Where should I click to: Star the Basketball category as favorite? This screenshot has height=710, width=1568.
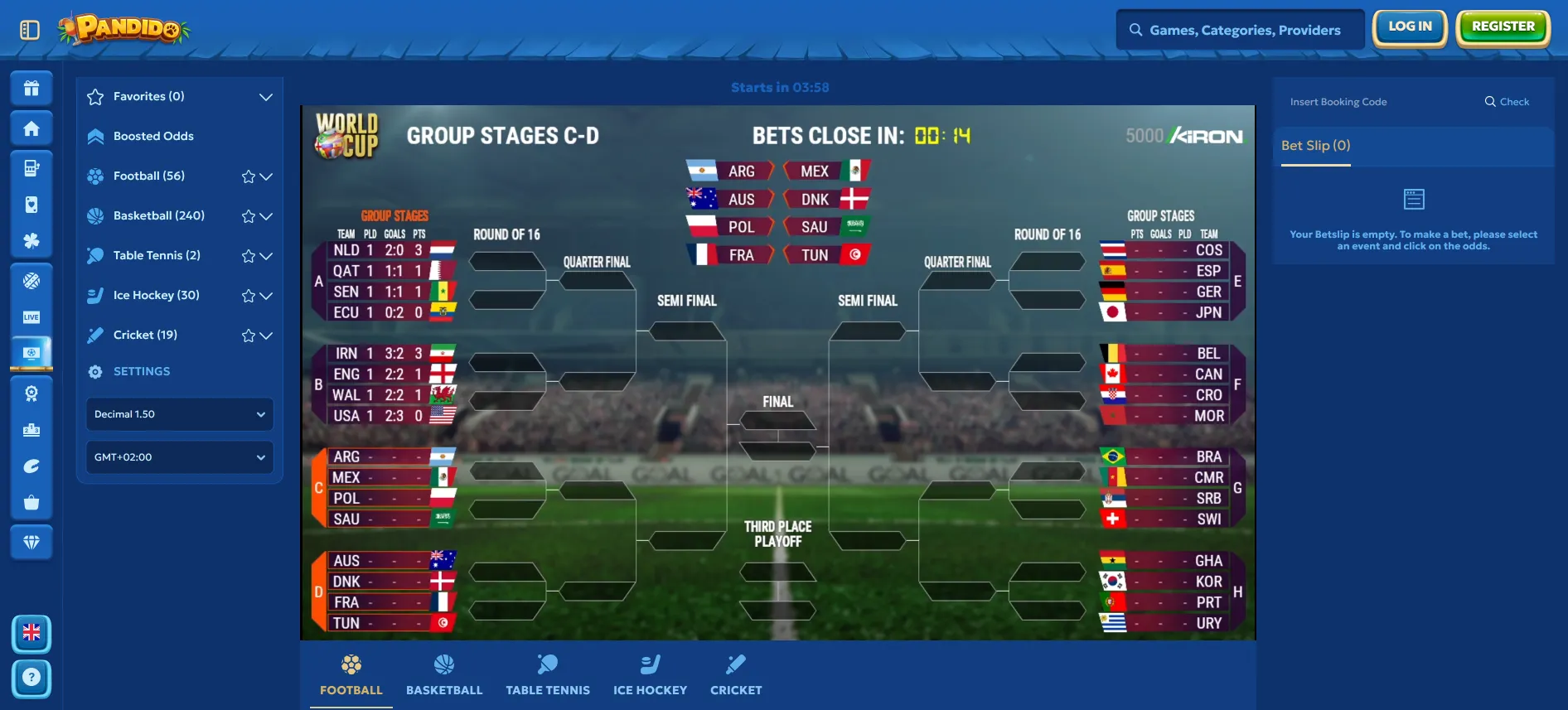(x=247, y=215)
